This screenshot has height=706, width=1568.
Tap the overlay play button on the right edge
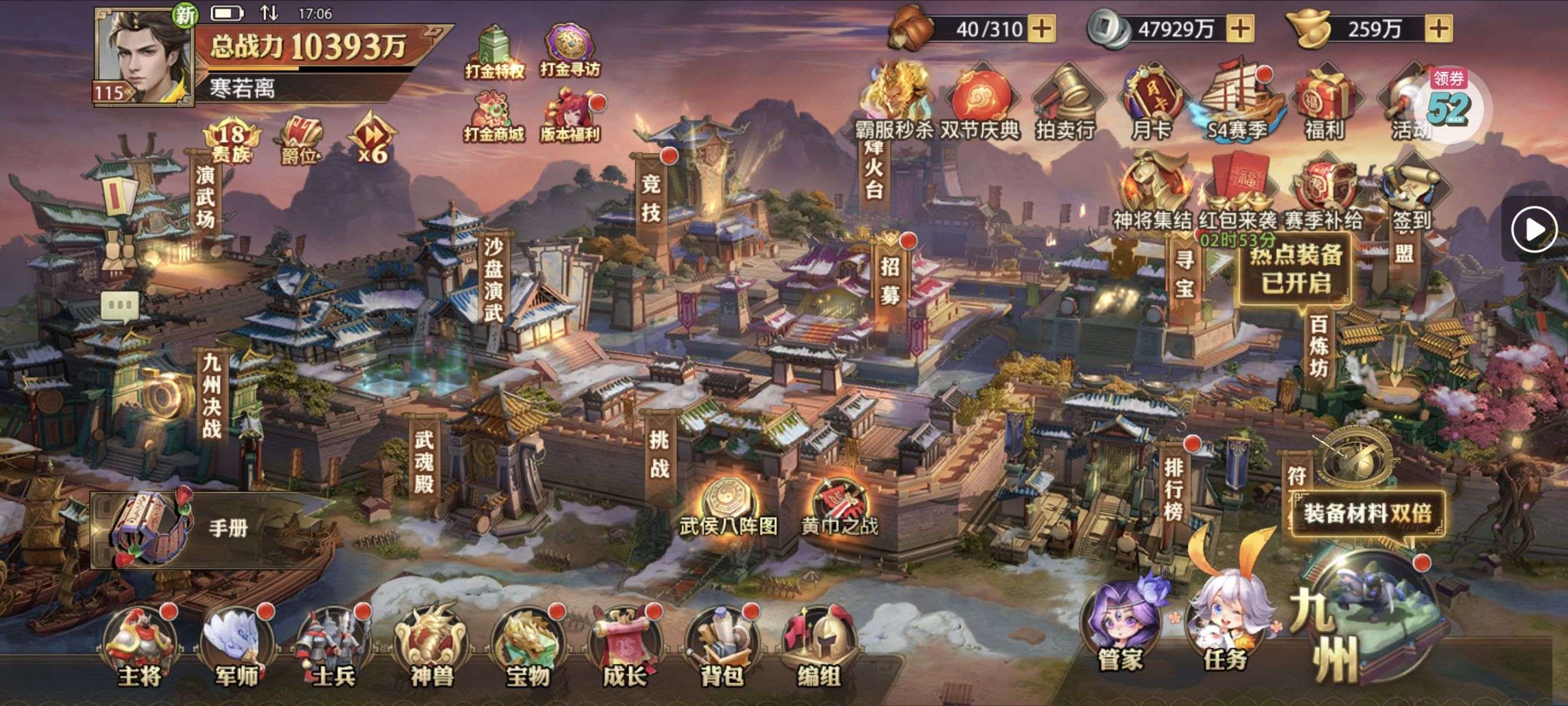(1534, 229)
